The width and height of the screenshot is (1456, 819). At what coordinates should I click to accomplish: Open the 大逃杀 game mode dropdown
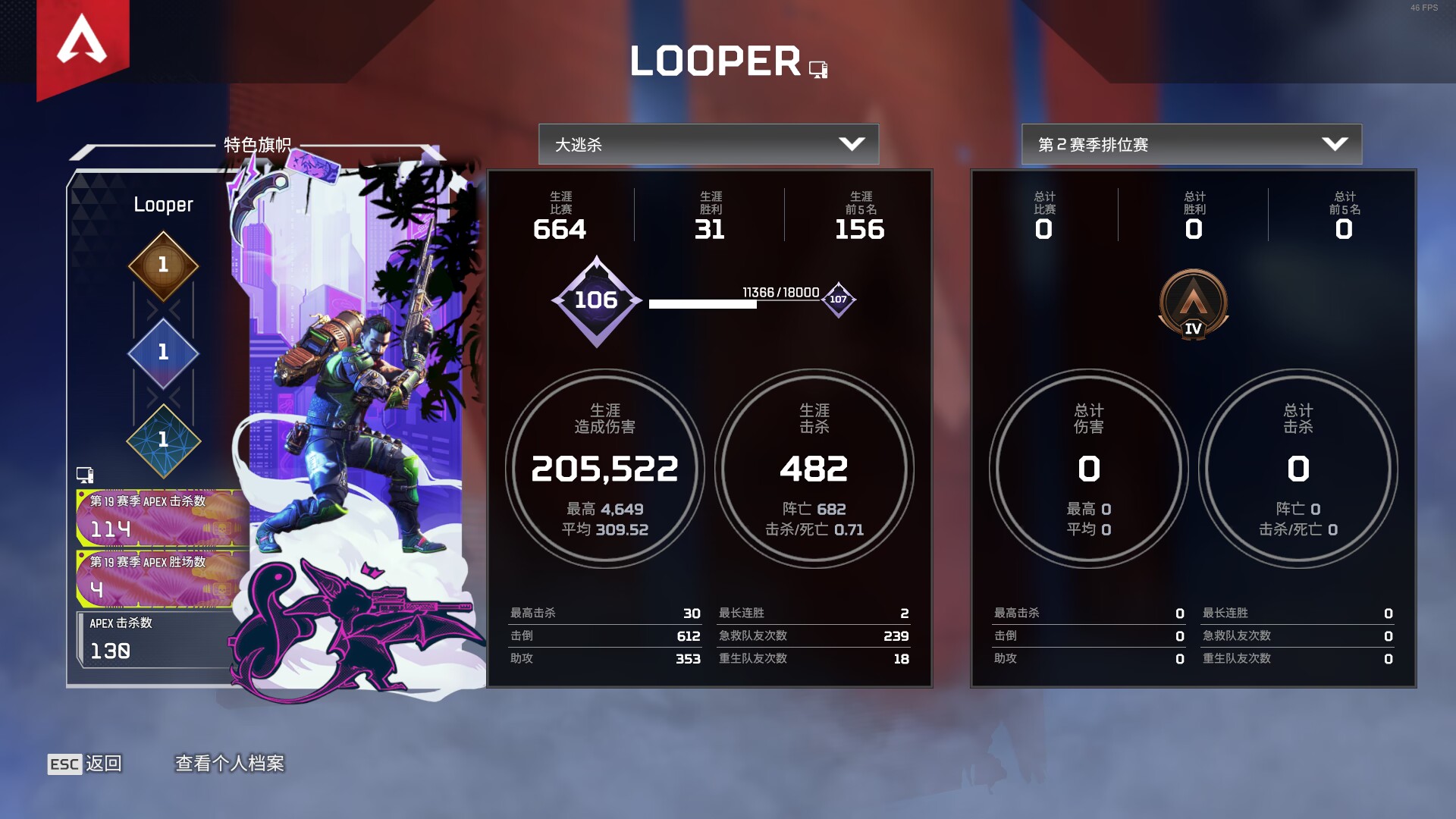coord(708,144)
